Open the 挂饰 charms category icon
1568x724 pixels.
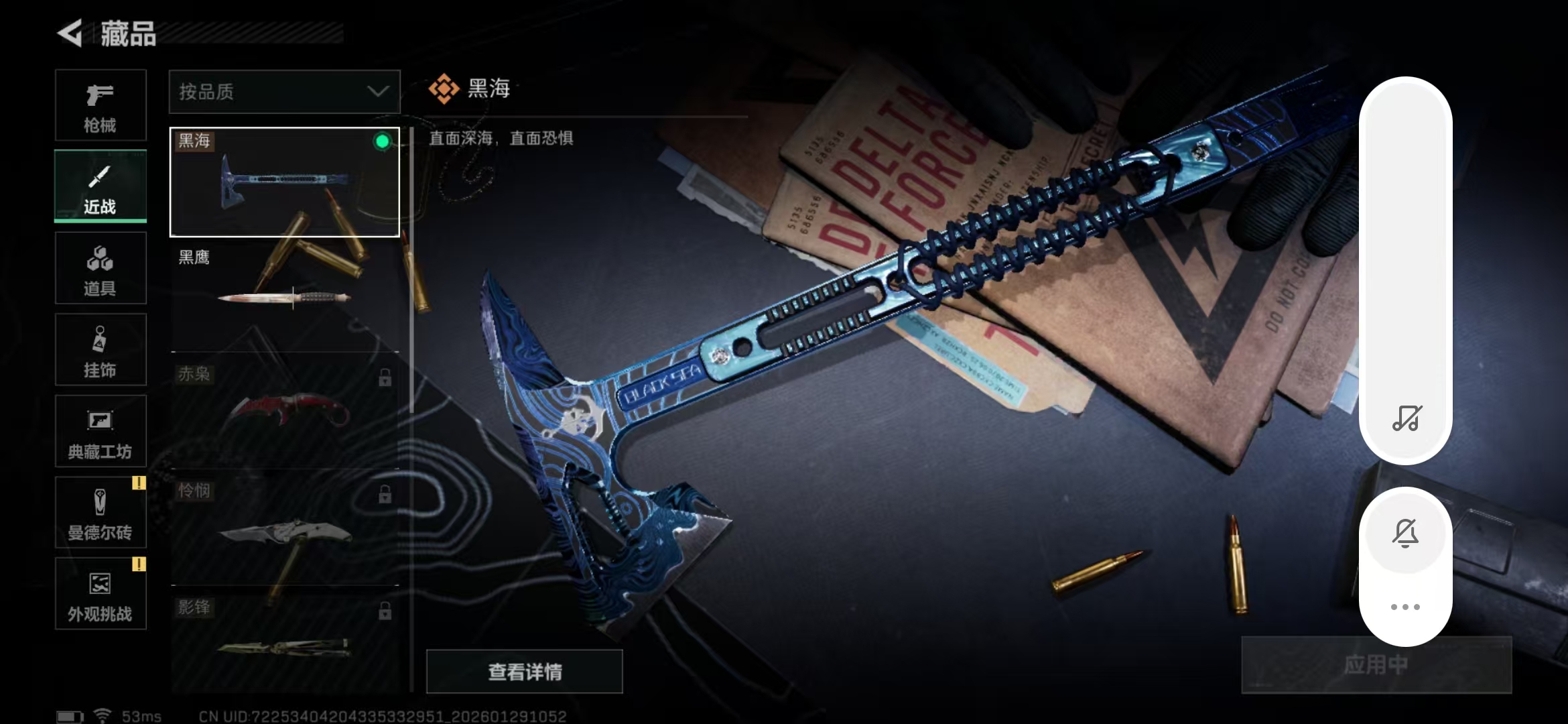[x=100, y=349]
